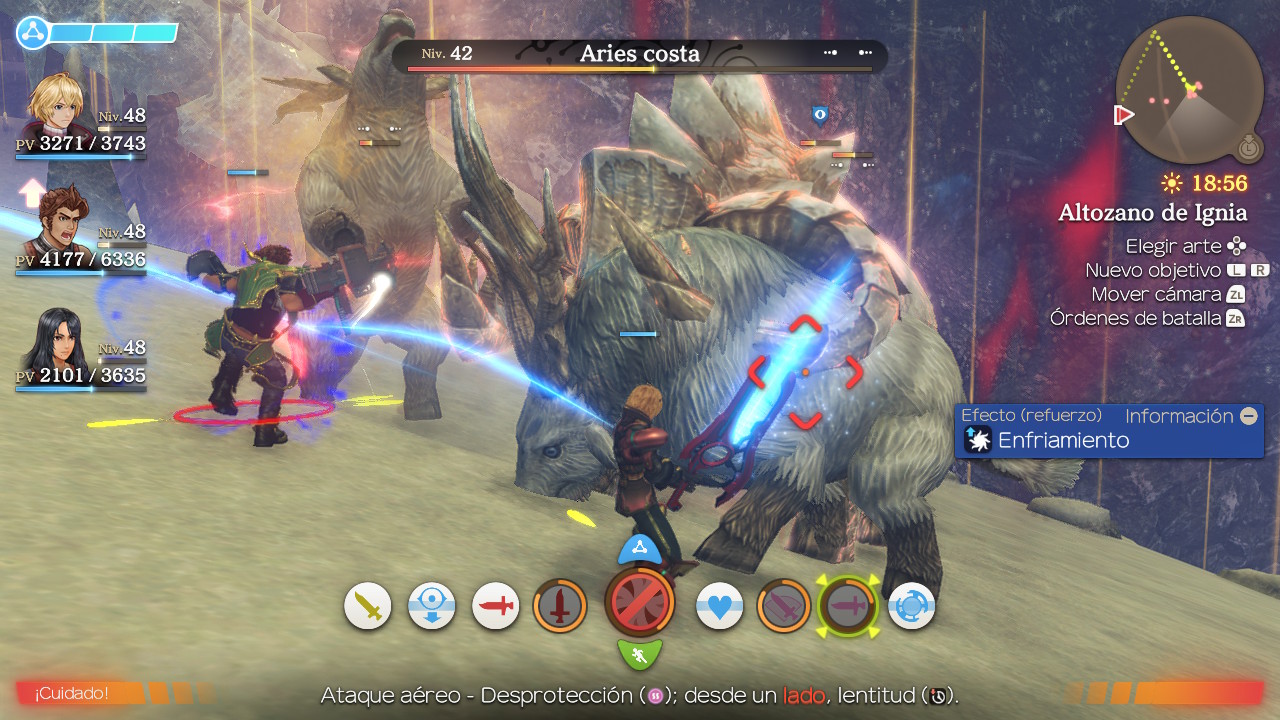Activate the blue heart healing art

point(720,606)
